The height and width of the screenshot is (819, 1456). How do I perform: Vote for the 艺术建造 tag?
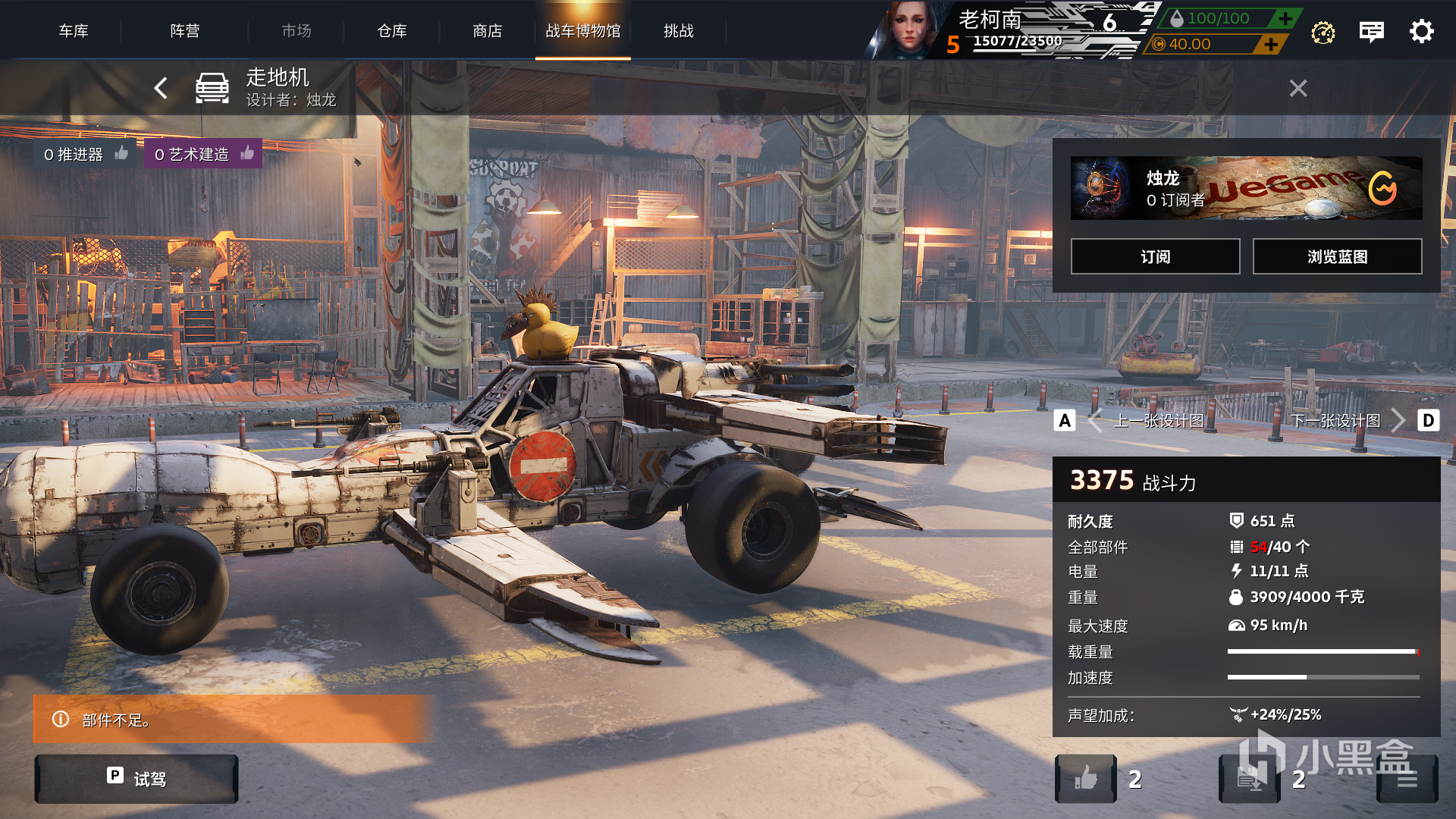pyautogui.click(x=247, y=154)
